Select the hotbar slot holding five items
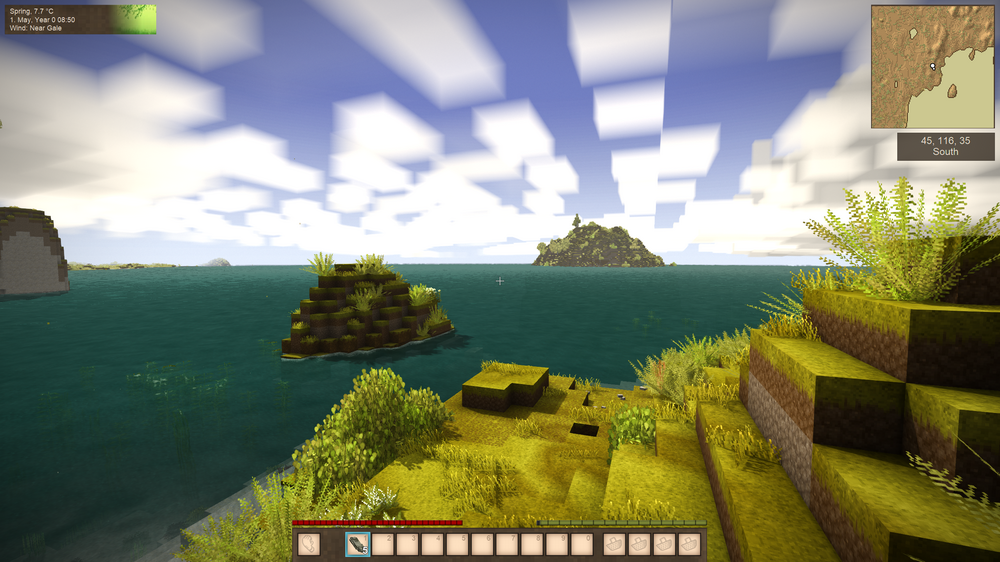 (x=357, y=544)
